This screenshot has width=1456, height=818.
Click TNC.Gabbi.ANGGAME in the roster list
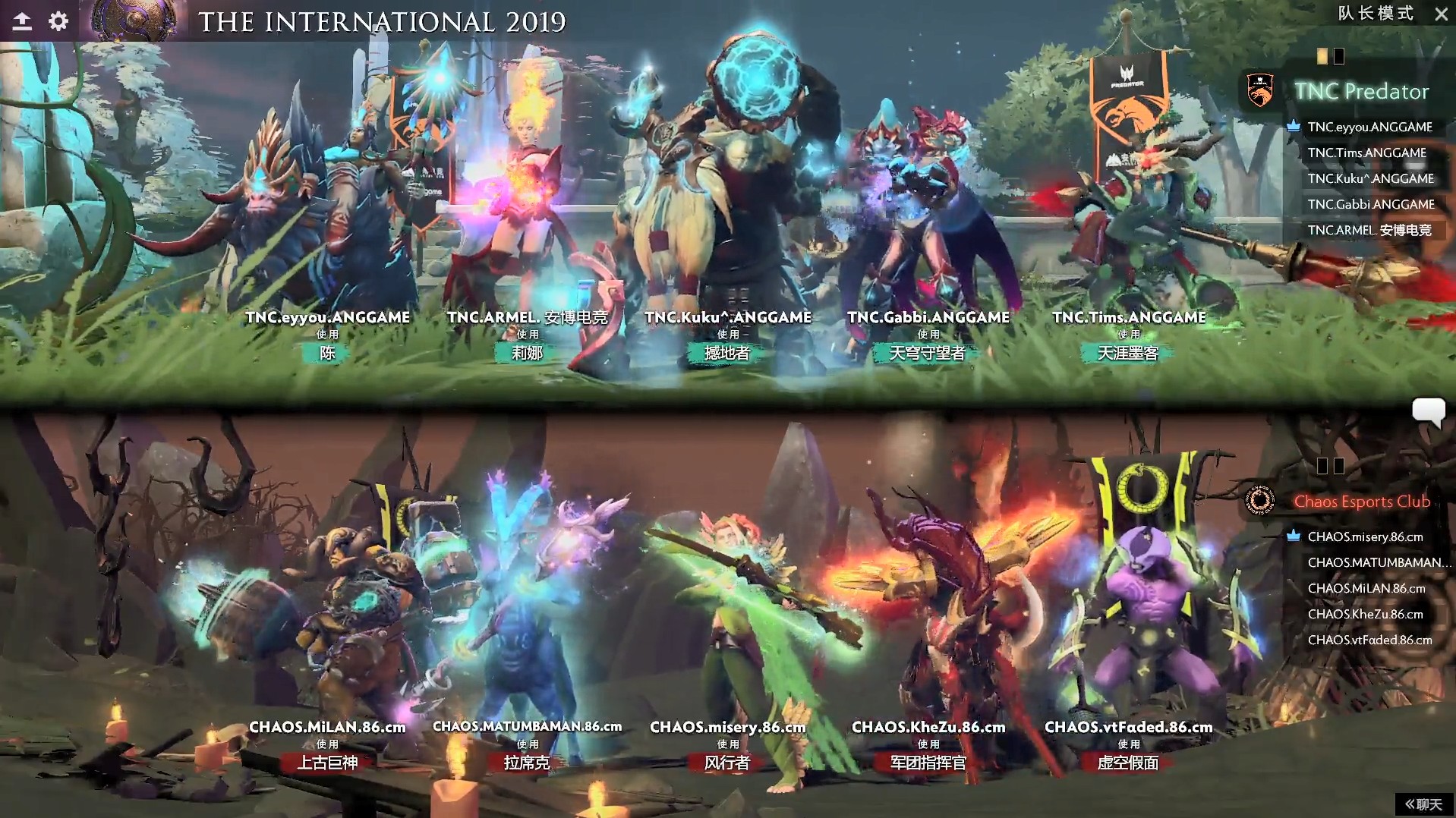tap(1369, 204)
